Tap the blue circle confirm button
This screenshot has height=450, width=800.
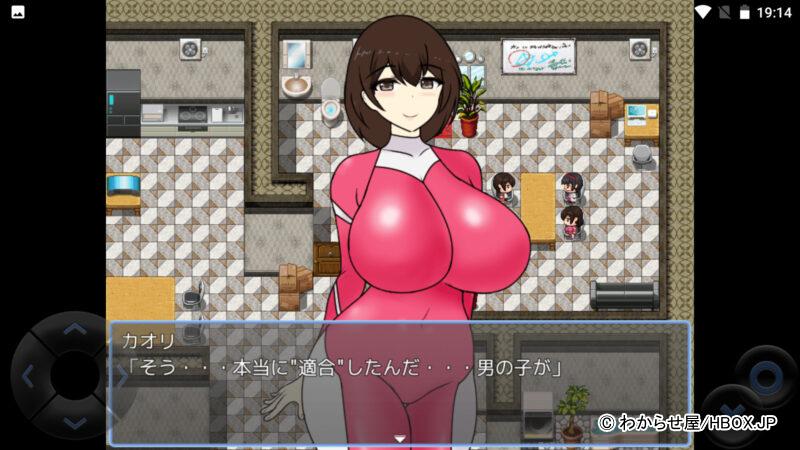pos(766,375)
